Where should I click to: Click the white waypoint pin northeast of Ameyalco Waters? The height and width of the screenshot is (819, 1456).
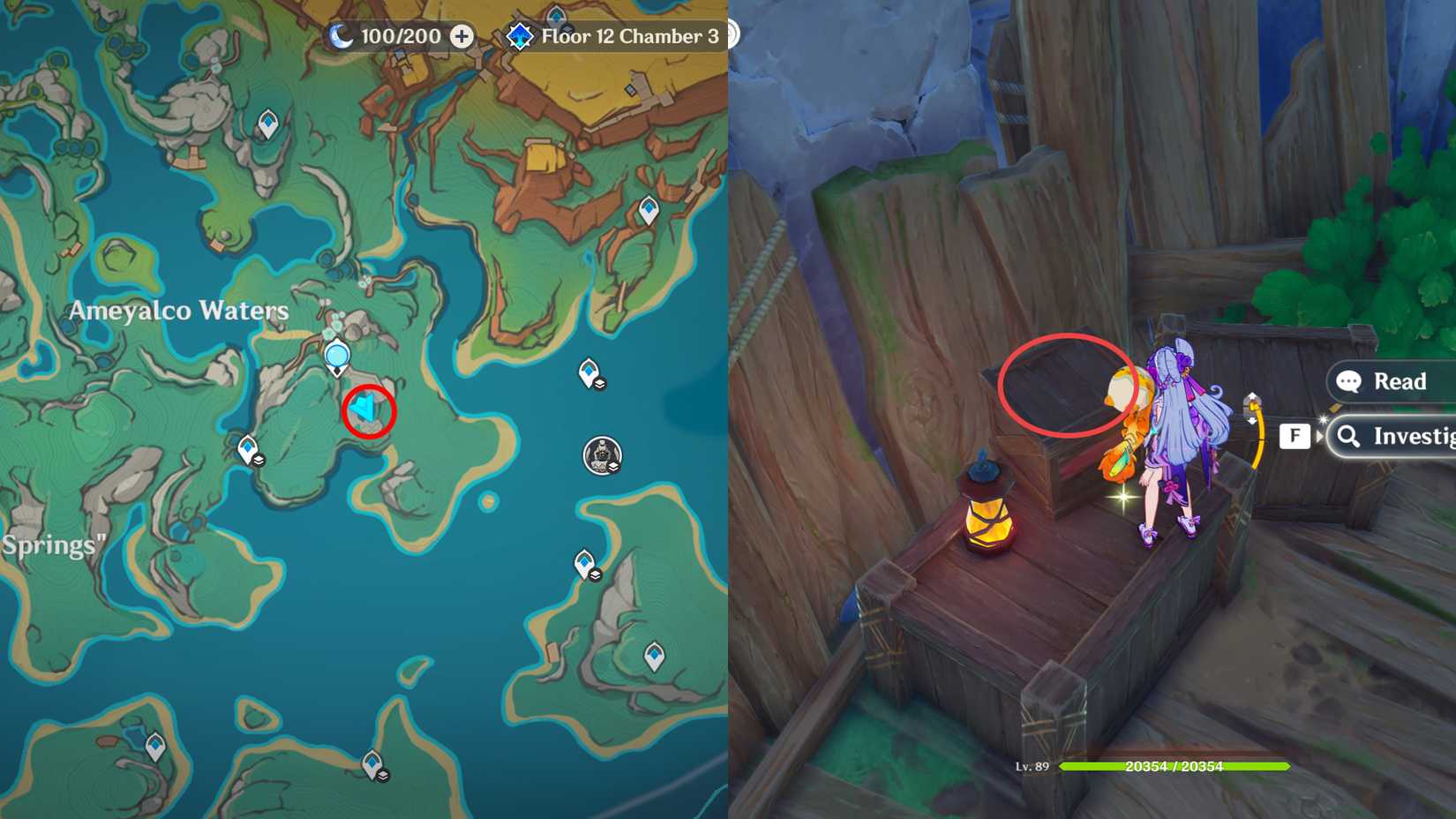click(649, 207)
